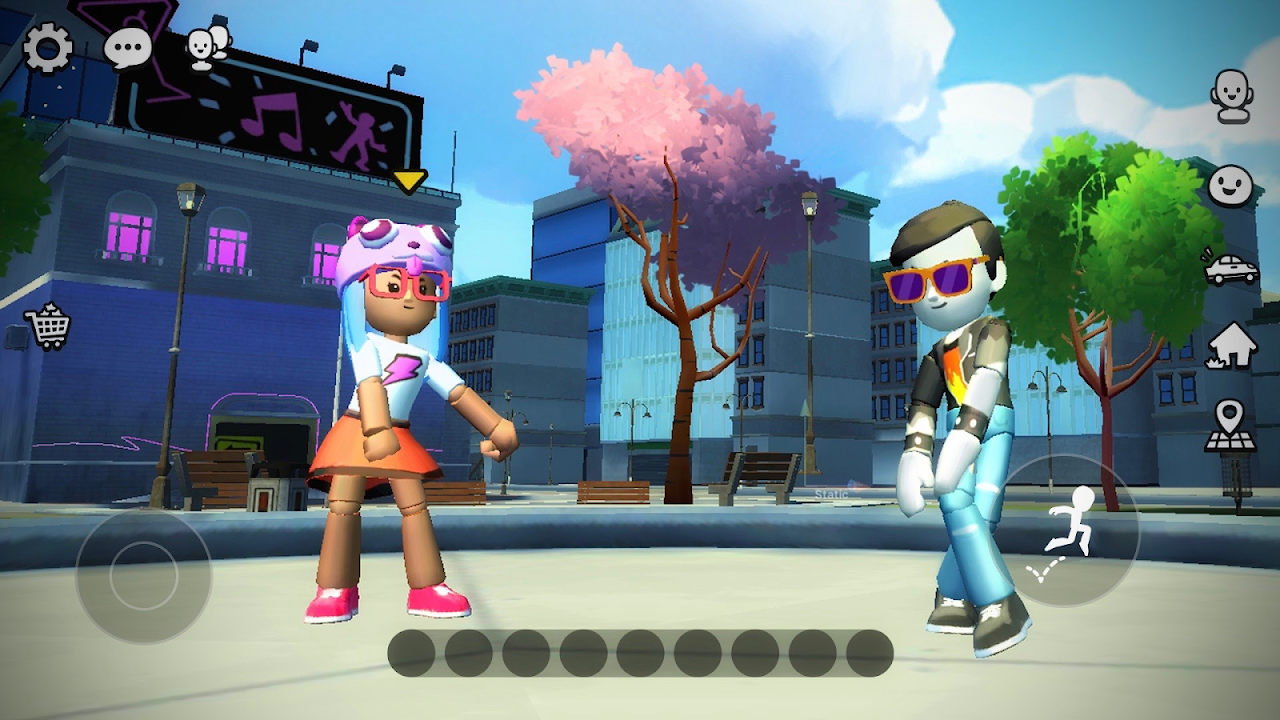The image size is (1280, 720).
Task: Open the settings gear menu
Action: pyautogui.click(x=48, y=48)
